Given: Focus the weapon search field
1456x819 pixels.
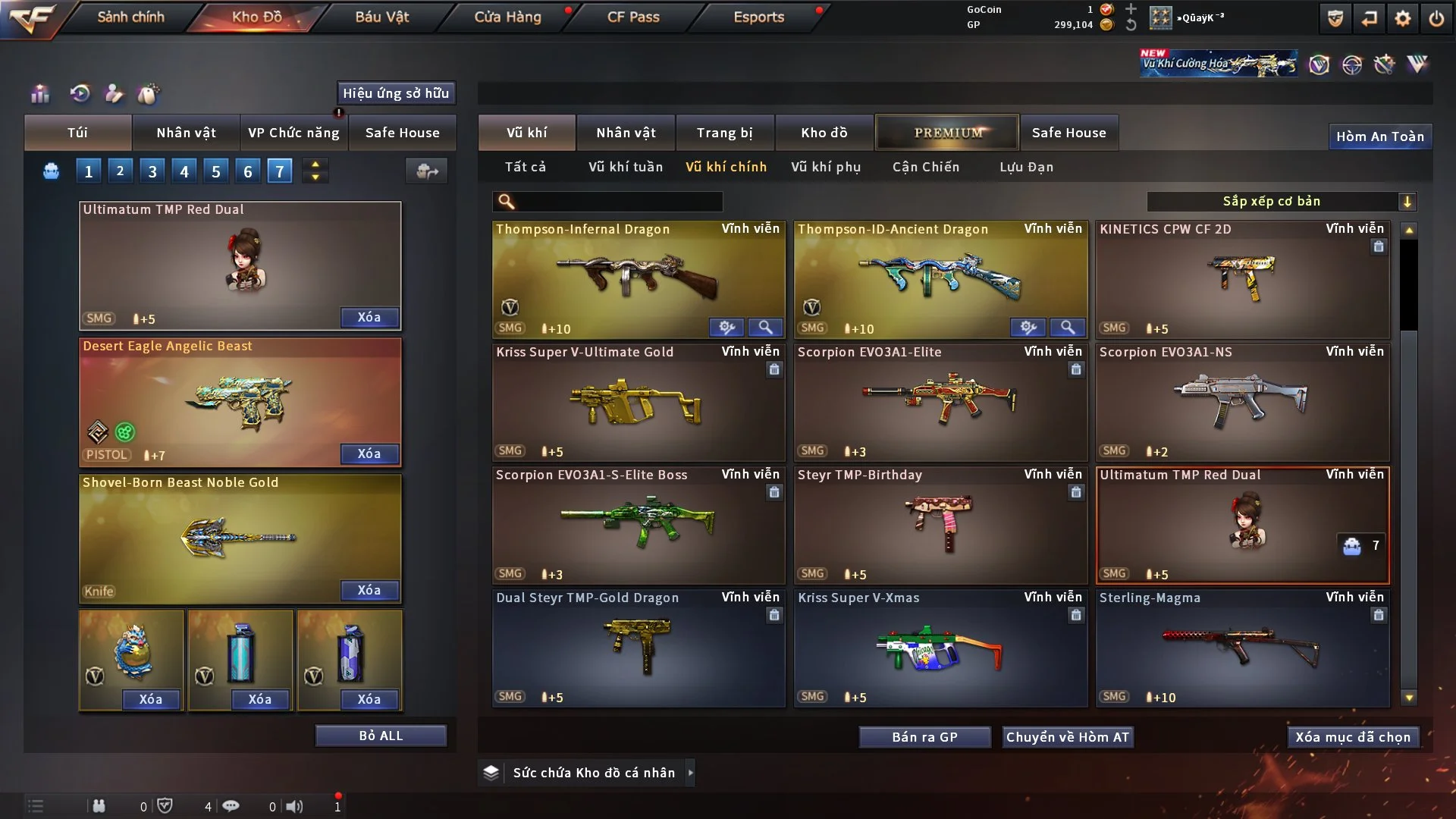Looking at the screenshot, I should [x=618, y=201].
